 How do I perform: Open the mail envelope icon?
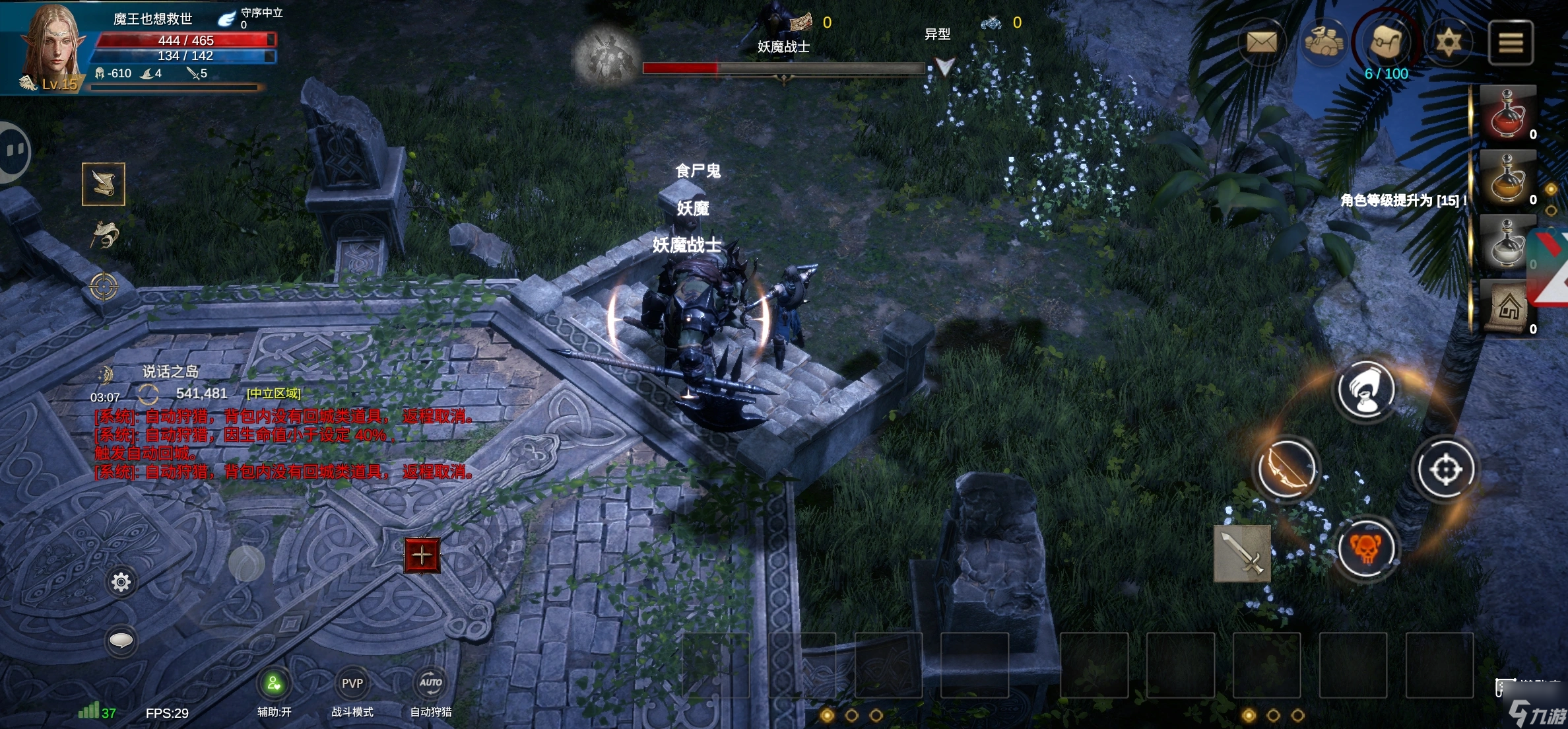click(x=1261, y=43)
